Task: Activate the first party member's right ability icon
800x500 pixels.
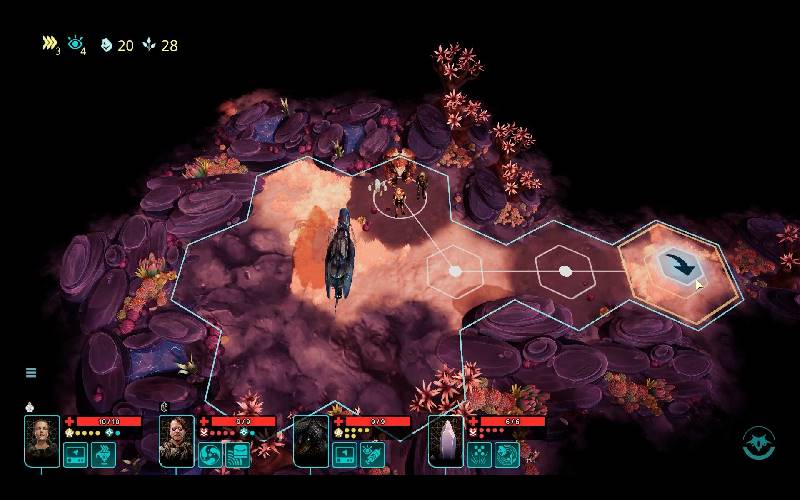Action: [104, 455]
